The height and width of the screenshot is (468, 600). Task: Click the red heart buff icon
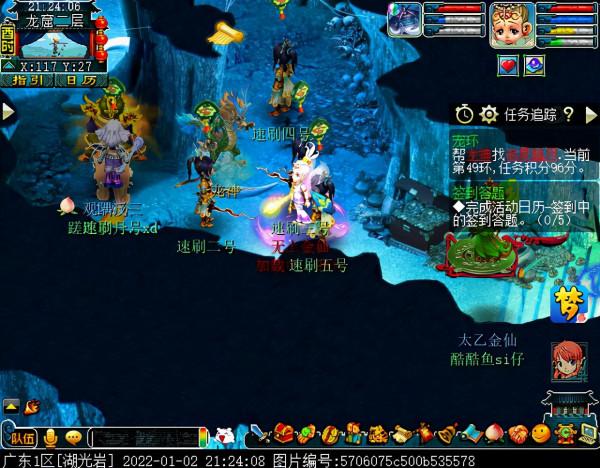pyautogui.click(x=509, y=65)
